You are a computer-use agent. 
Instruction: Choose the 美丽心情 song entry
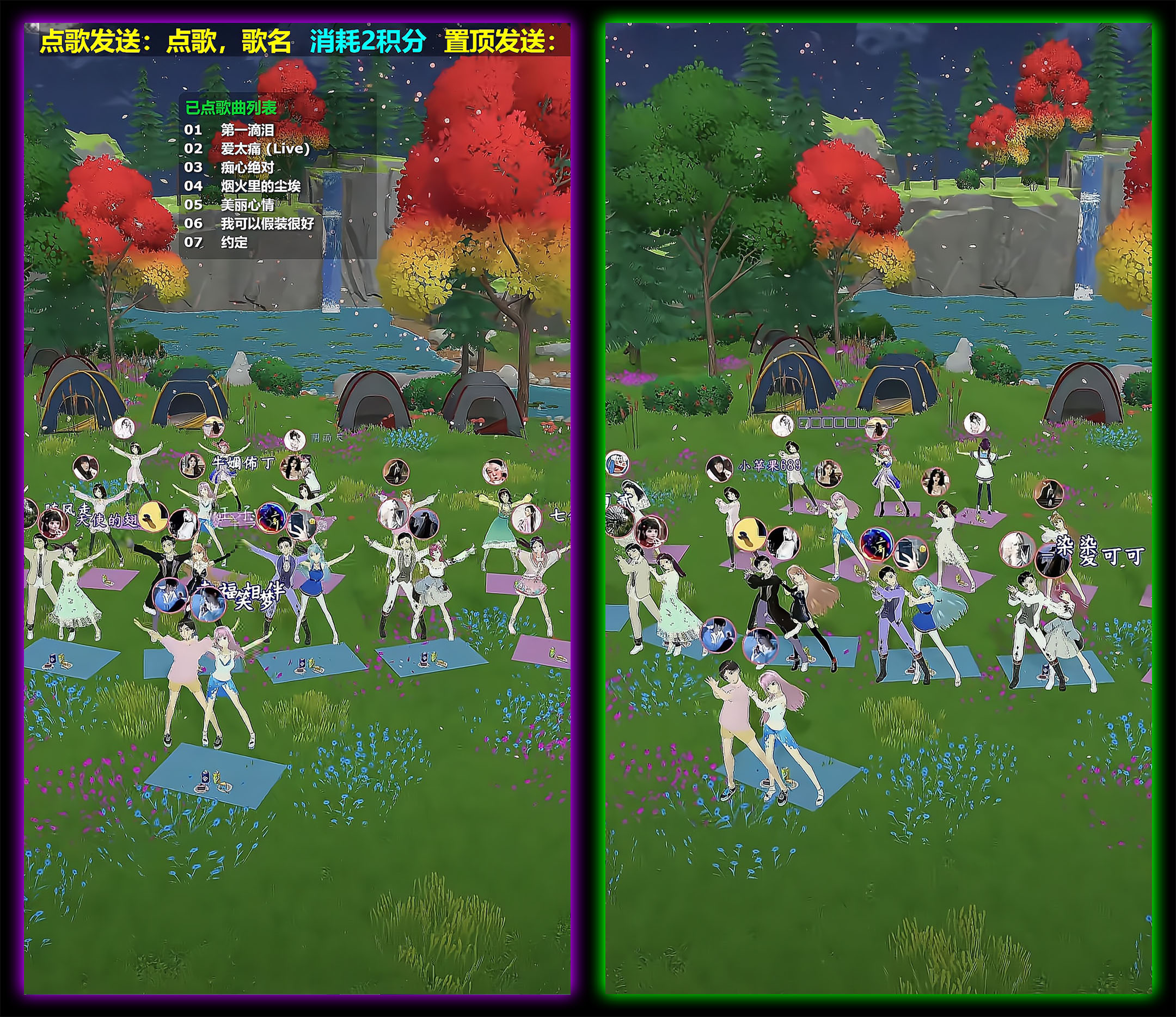pyautogui.click(x=247, y=205)
